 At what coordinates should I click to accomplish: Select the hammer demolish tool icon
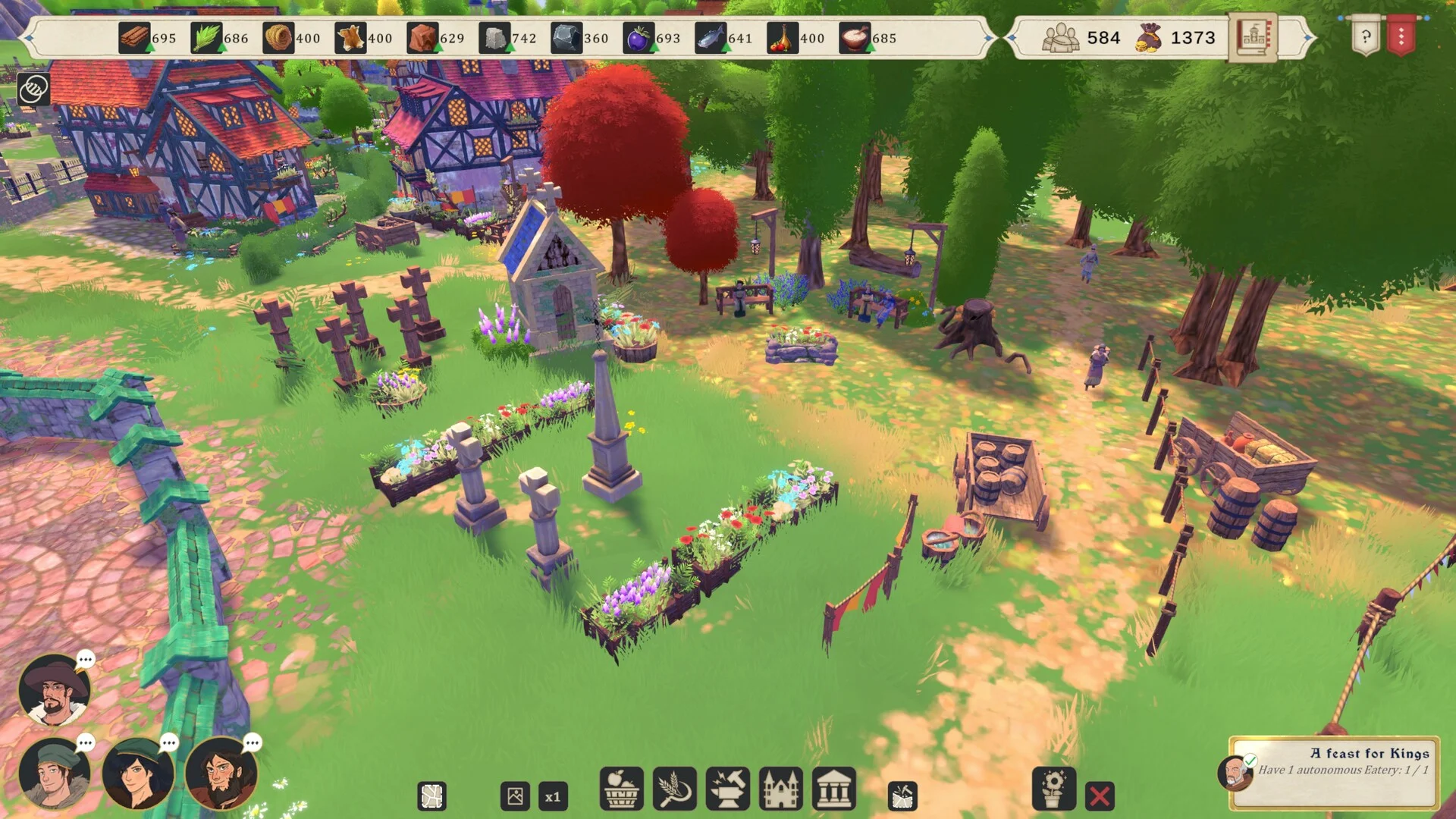pos(902,797)
